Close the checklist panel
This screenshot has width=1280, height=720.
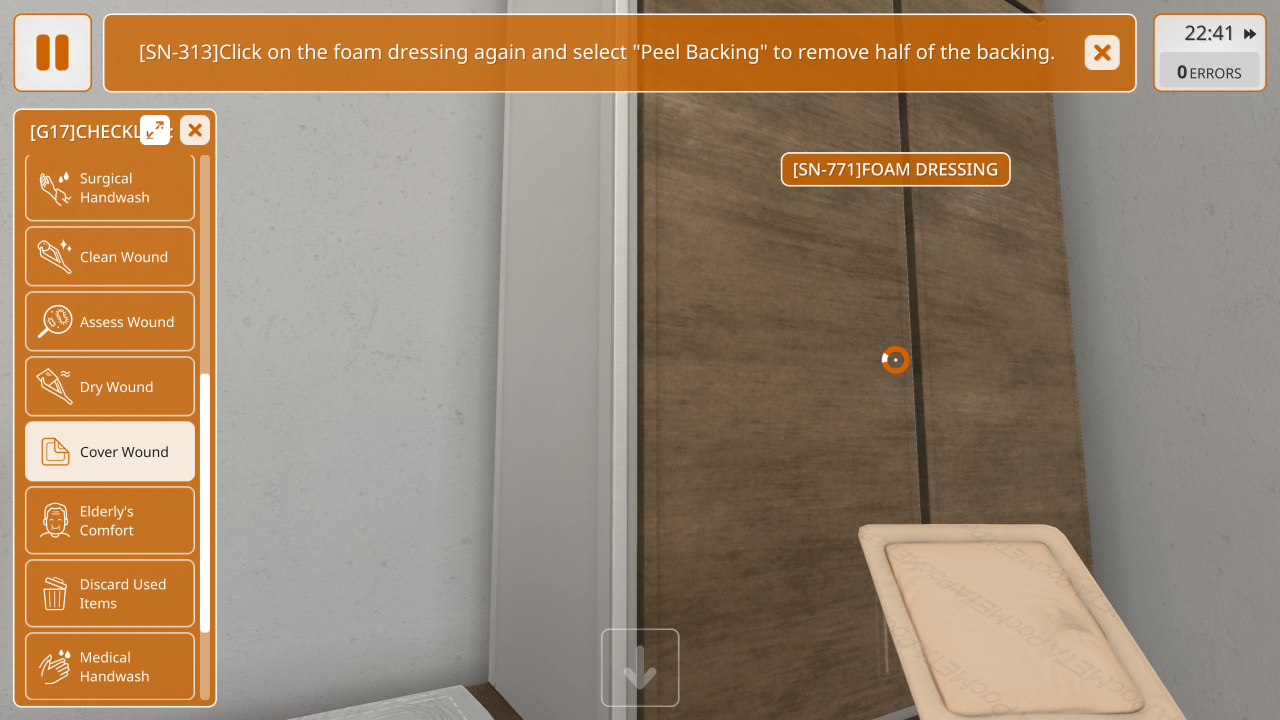click(x=195, y=130)
